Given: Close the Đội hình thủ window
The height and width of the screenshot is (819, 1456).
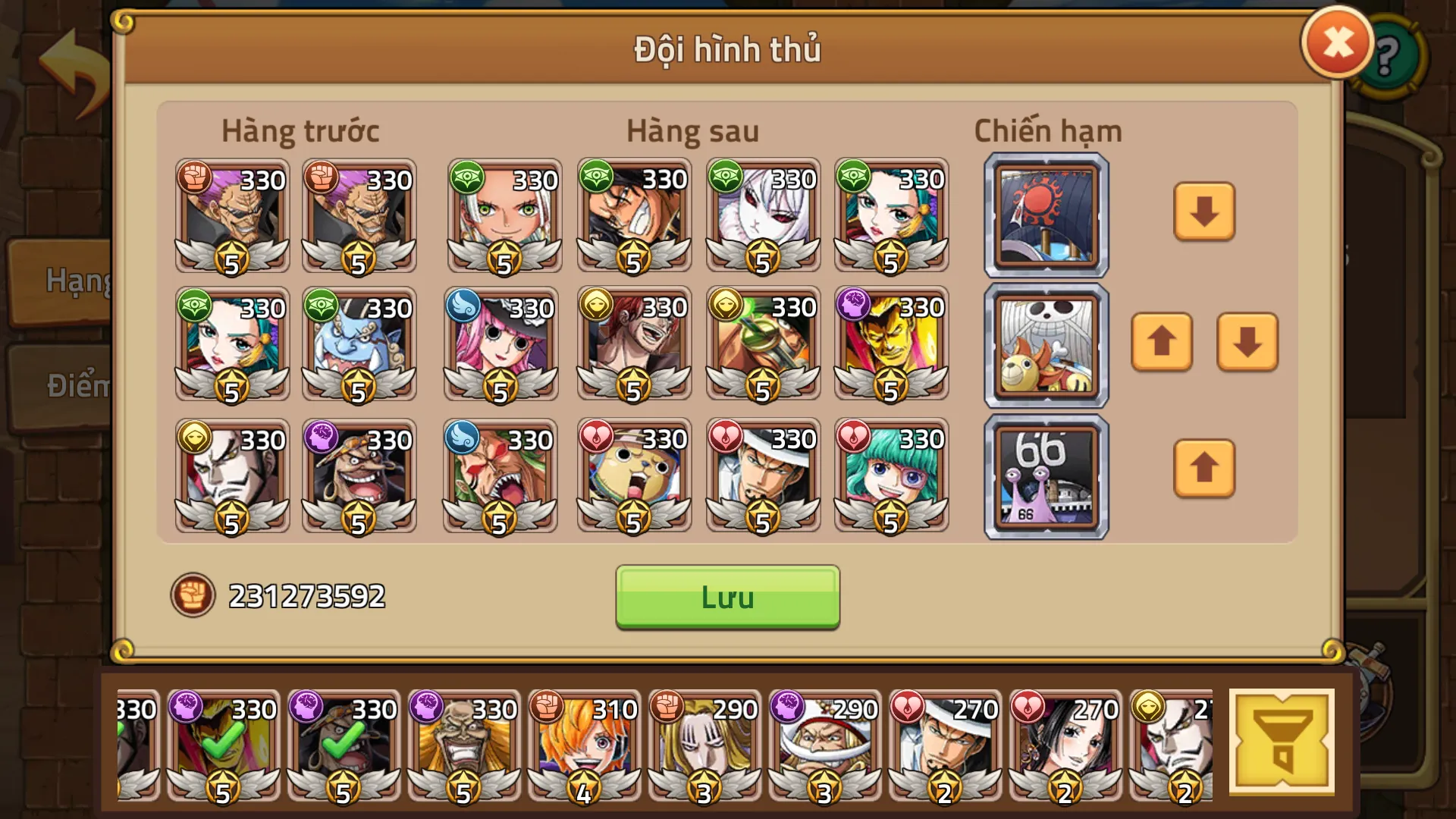Looking at the screenshot, I should 1336,40.
